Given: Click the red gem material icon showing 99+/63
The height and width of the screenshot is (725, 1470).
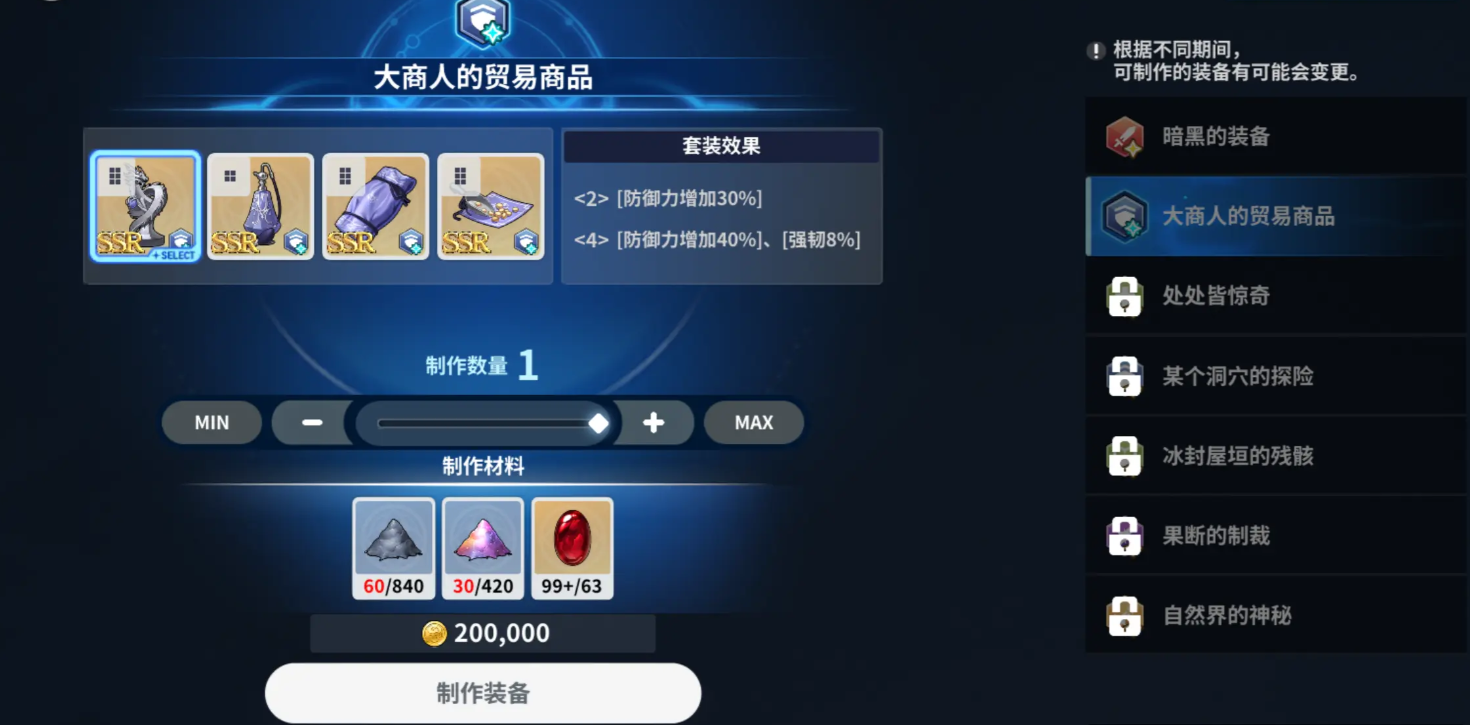Looking at the screenshot, I should [573, 542].
